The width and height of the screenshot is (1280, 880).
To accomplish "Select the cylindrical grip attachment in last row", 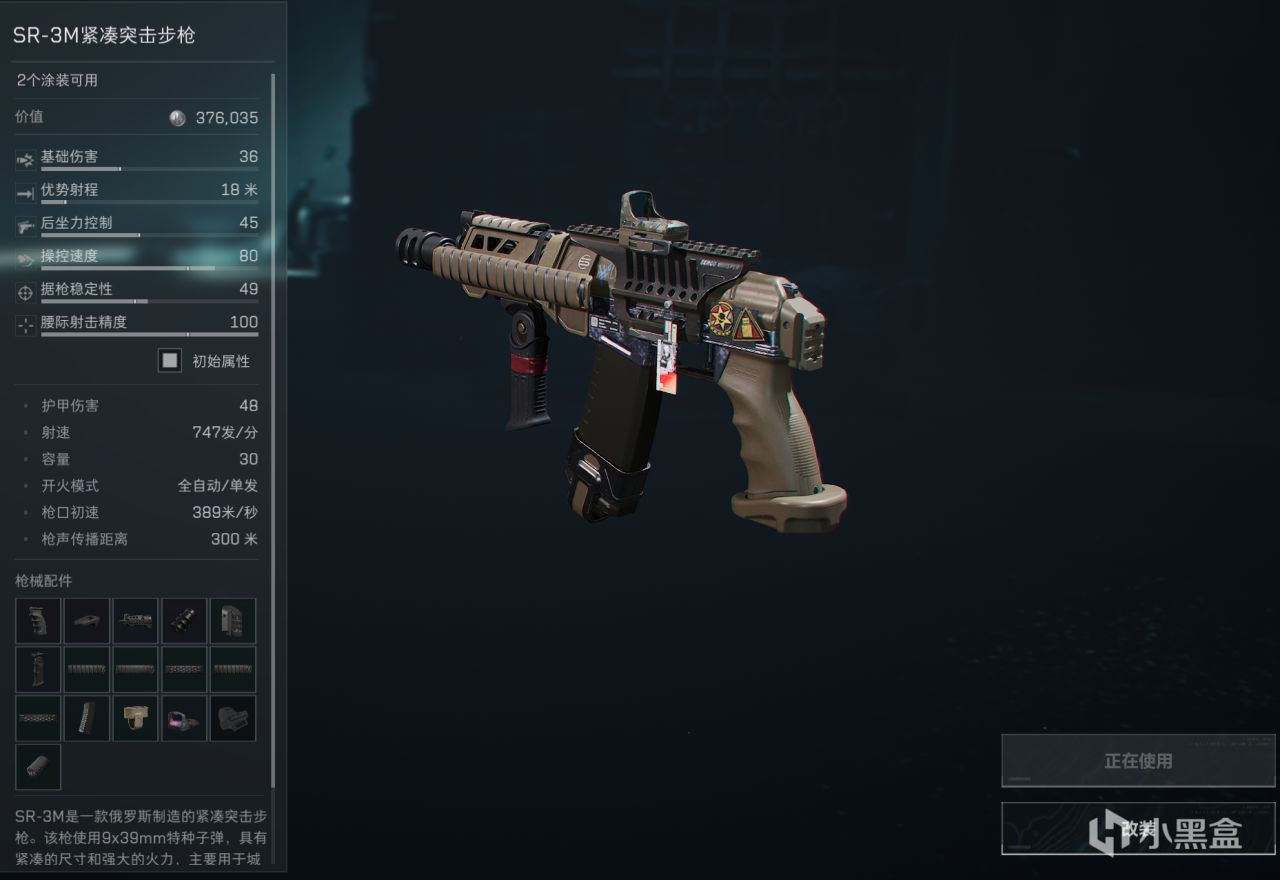I will [x=38, y=767].
